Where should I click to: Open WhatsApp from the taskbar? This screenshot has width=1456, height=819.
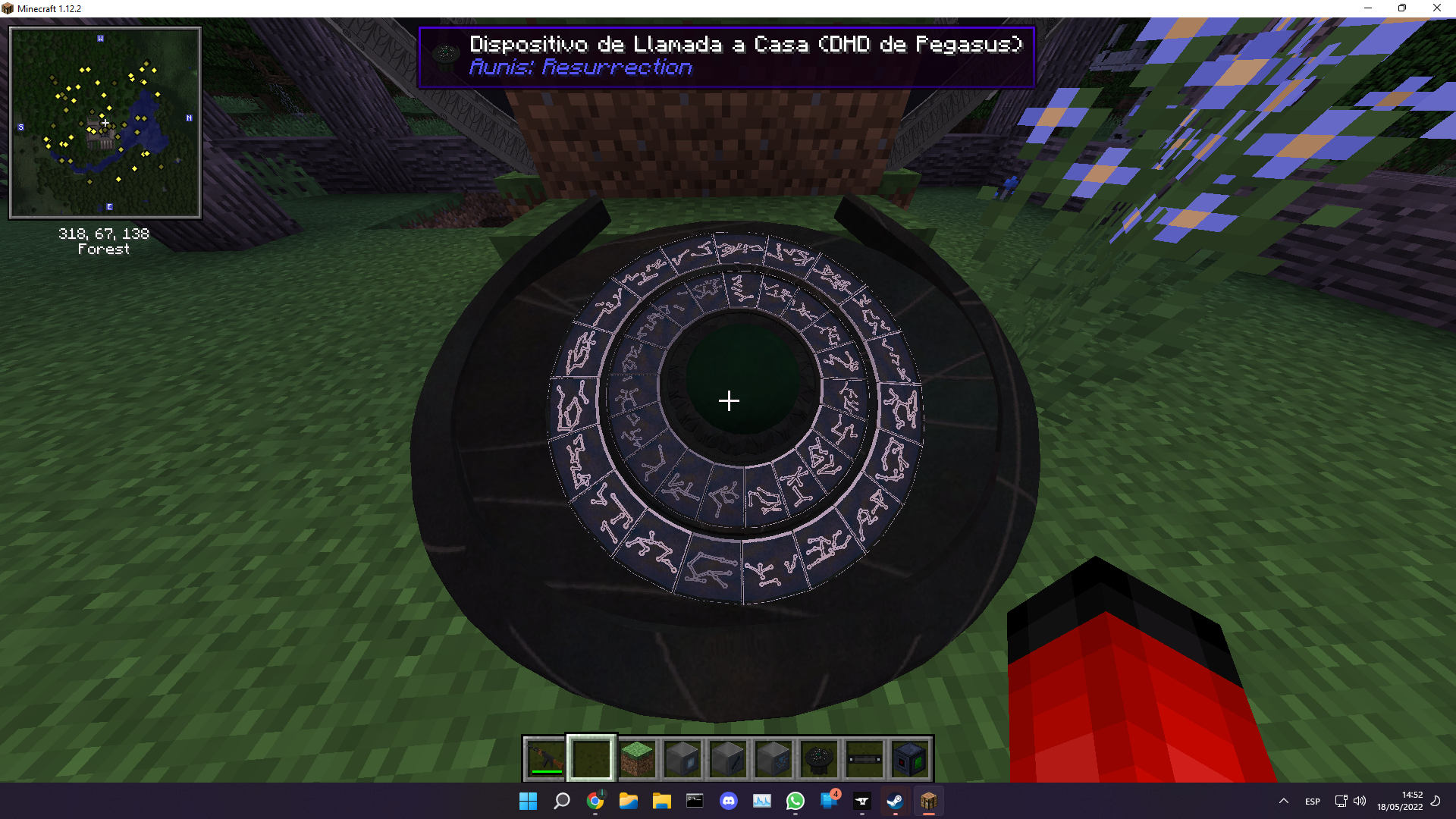coord(795,801)
